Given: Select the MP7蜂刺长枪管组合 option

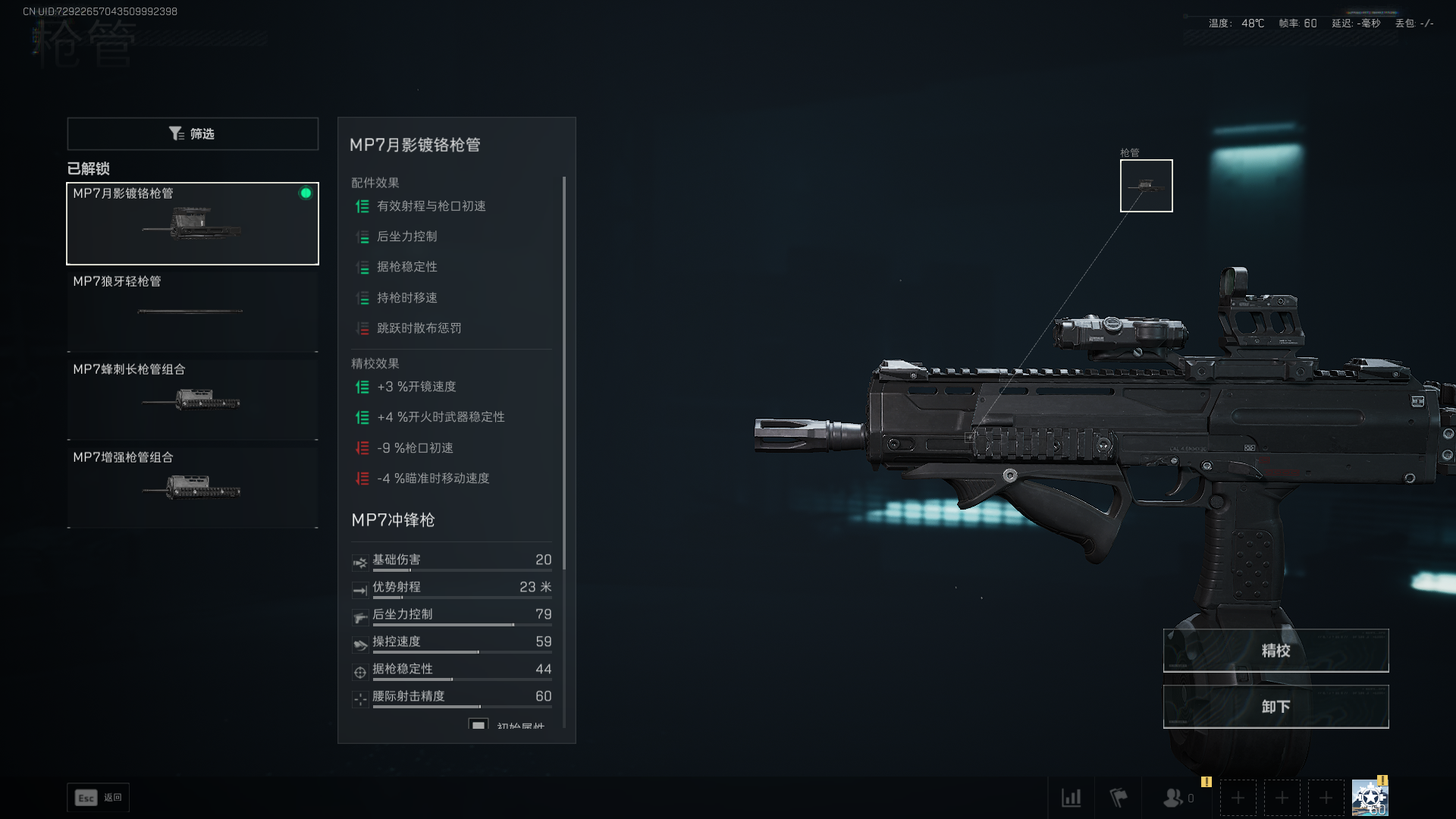Looking at the screenshot, I should coord(192,397).
